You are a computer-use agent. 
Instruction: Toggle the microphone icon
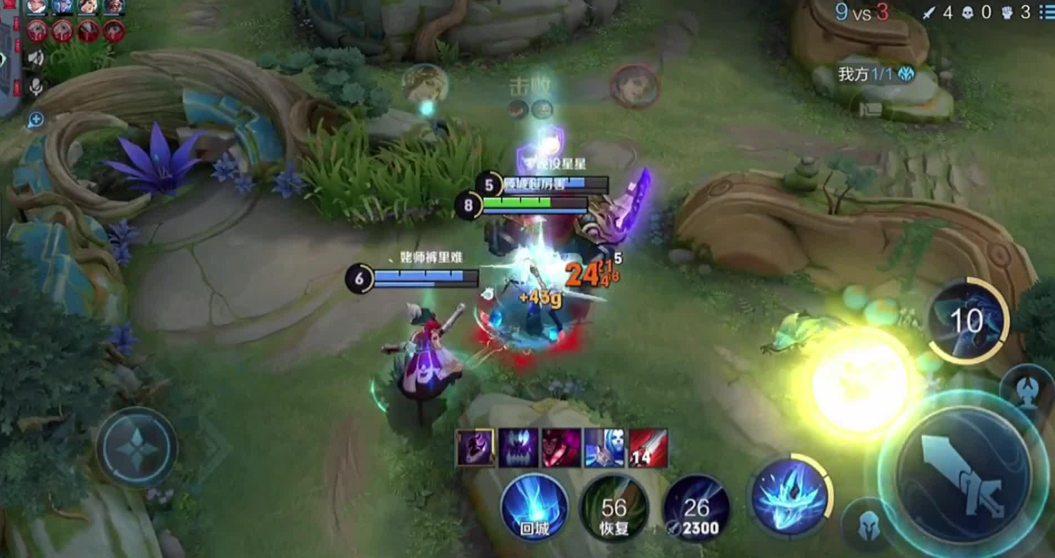[36, 88]
